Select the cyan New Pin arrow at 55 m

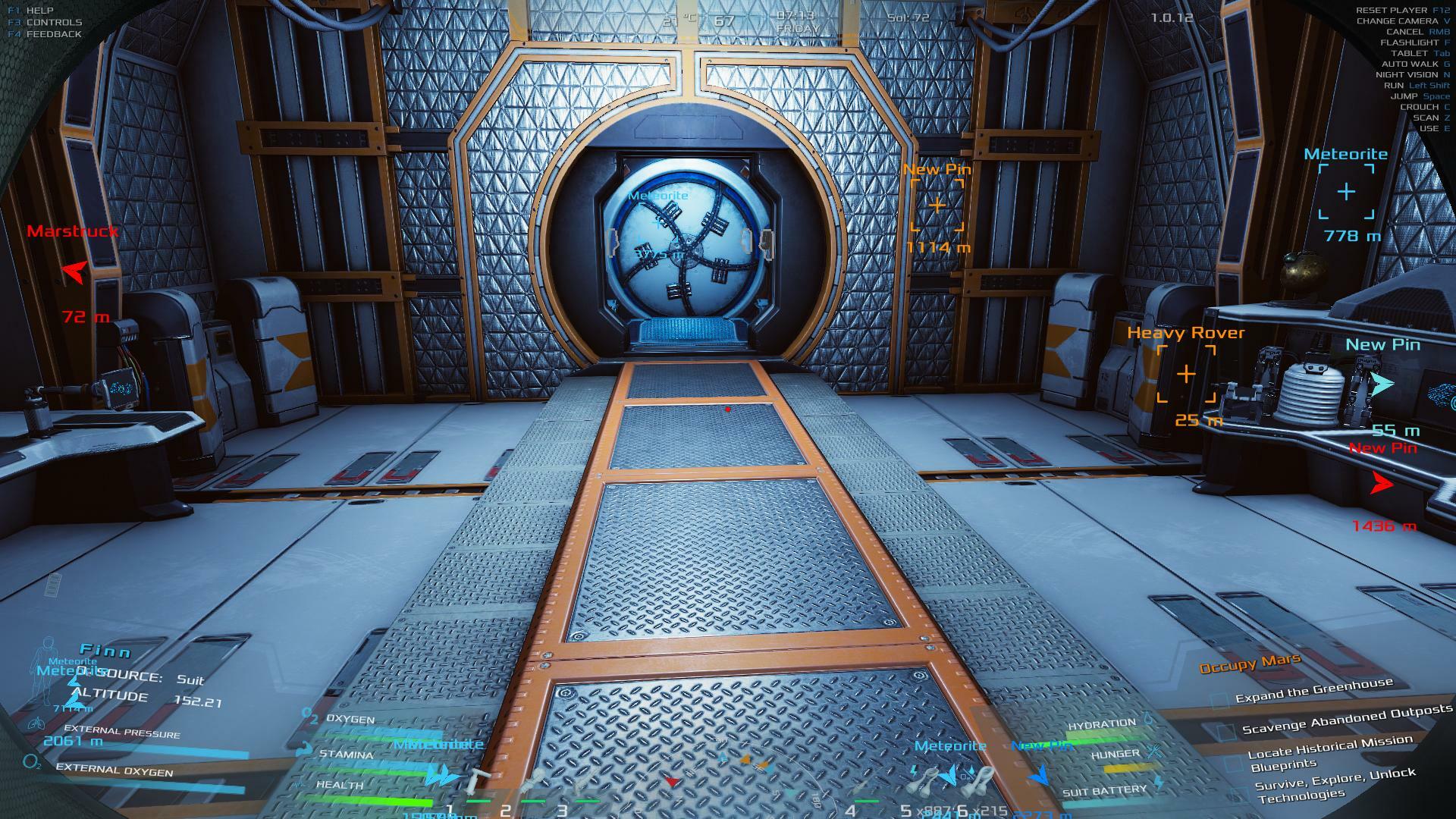pos(1382,384)
